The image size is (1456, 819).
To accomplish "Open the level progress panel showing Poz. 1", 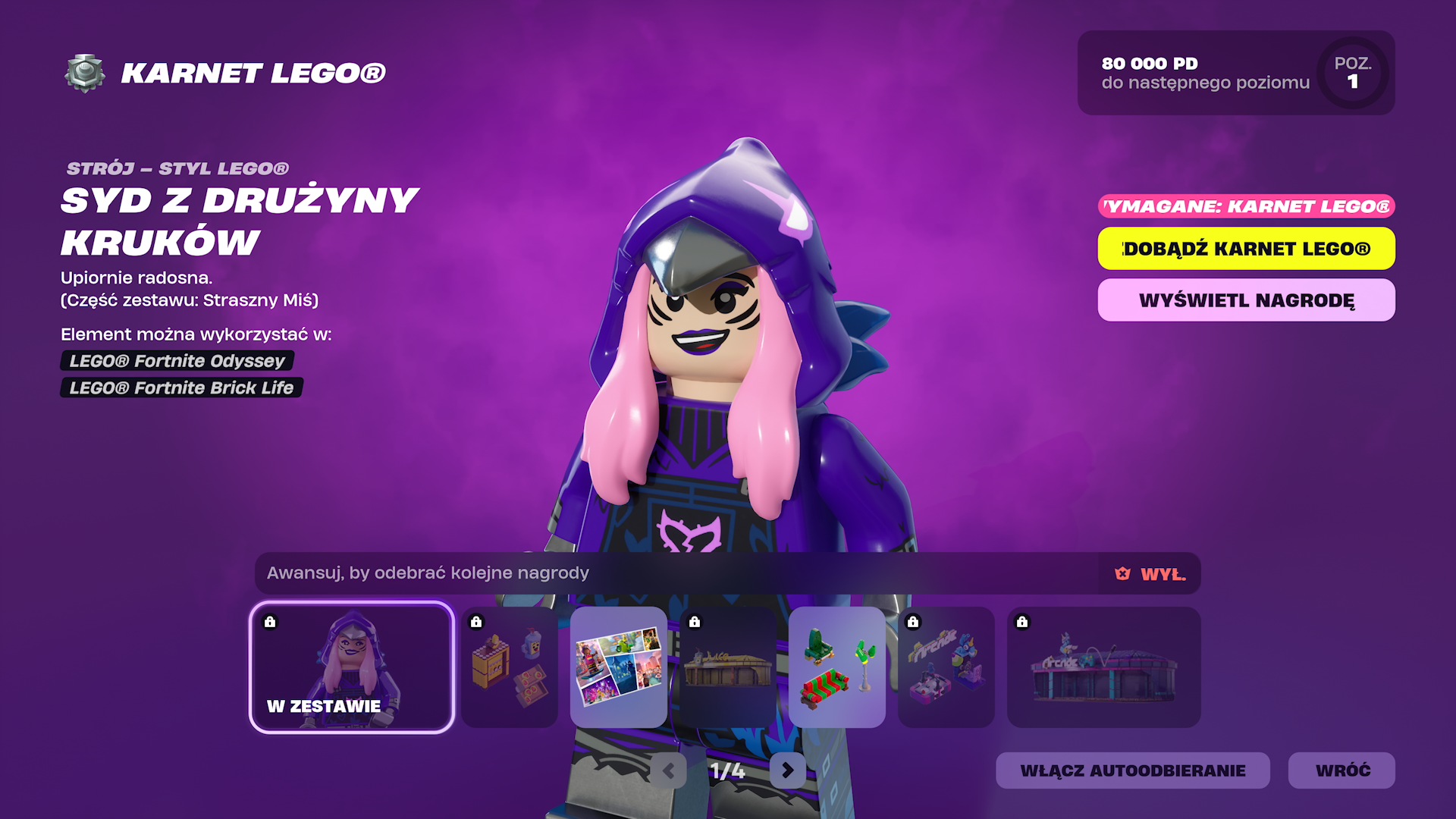I will tap(1235, 73).
